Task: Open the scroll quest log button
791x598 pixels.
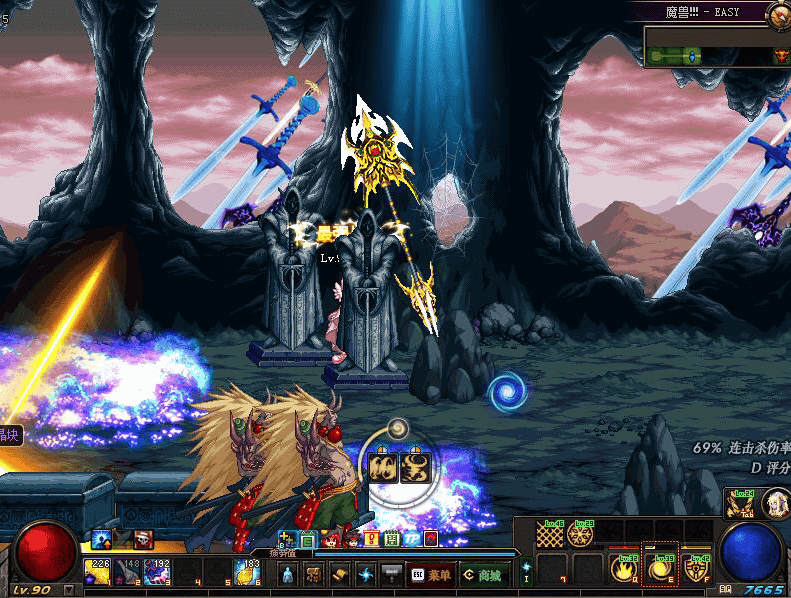Action: [339, 575]
